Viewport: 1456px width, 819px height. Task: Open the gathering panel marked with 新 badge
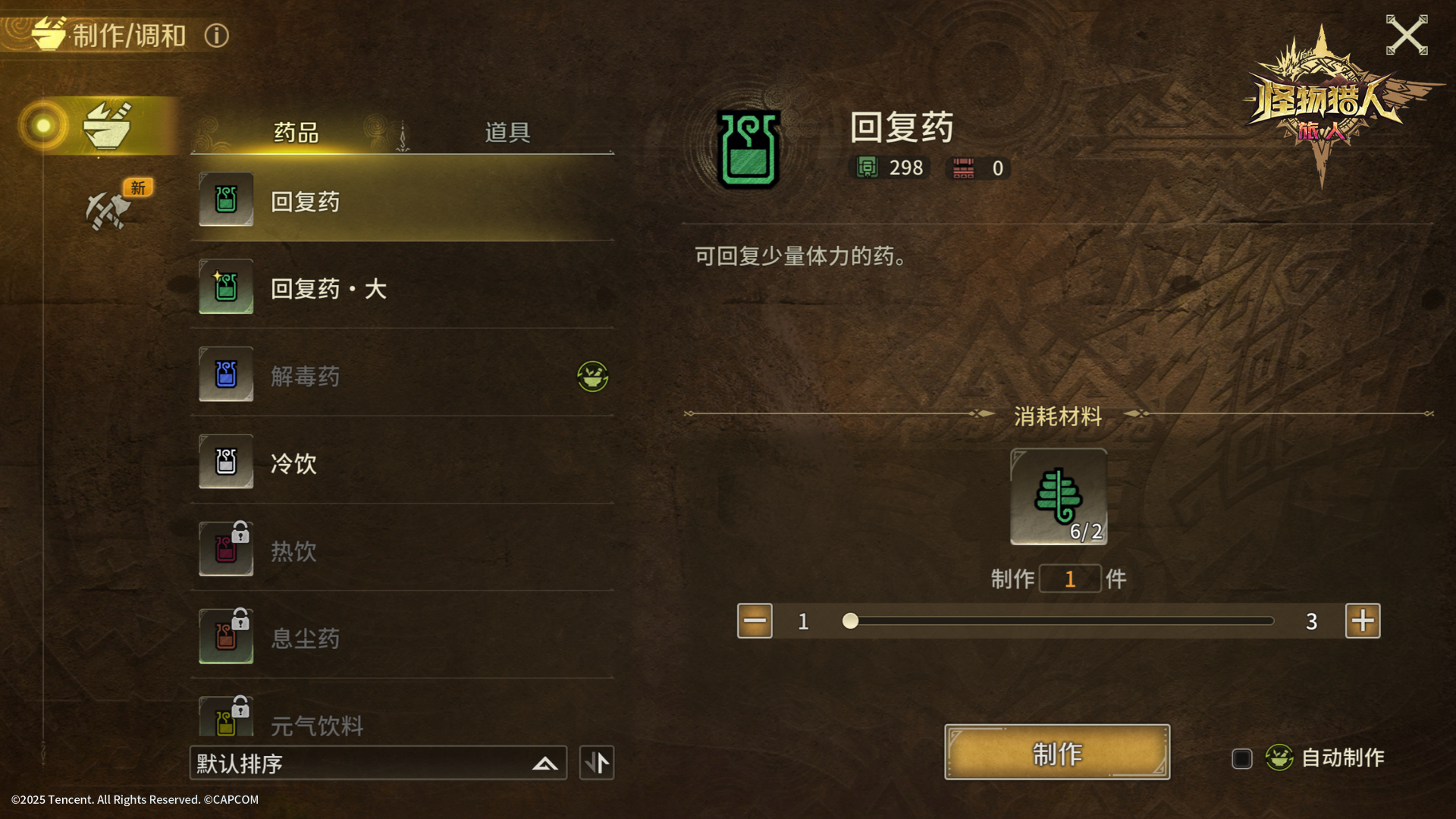coord(110,210)
